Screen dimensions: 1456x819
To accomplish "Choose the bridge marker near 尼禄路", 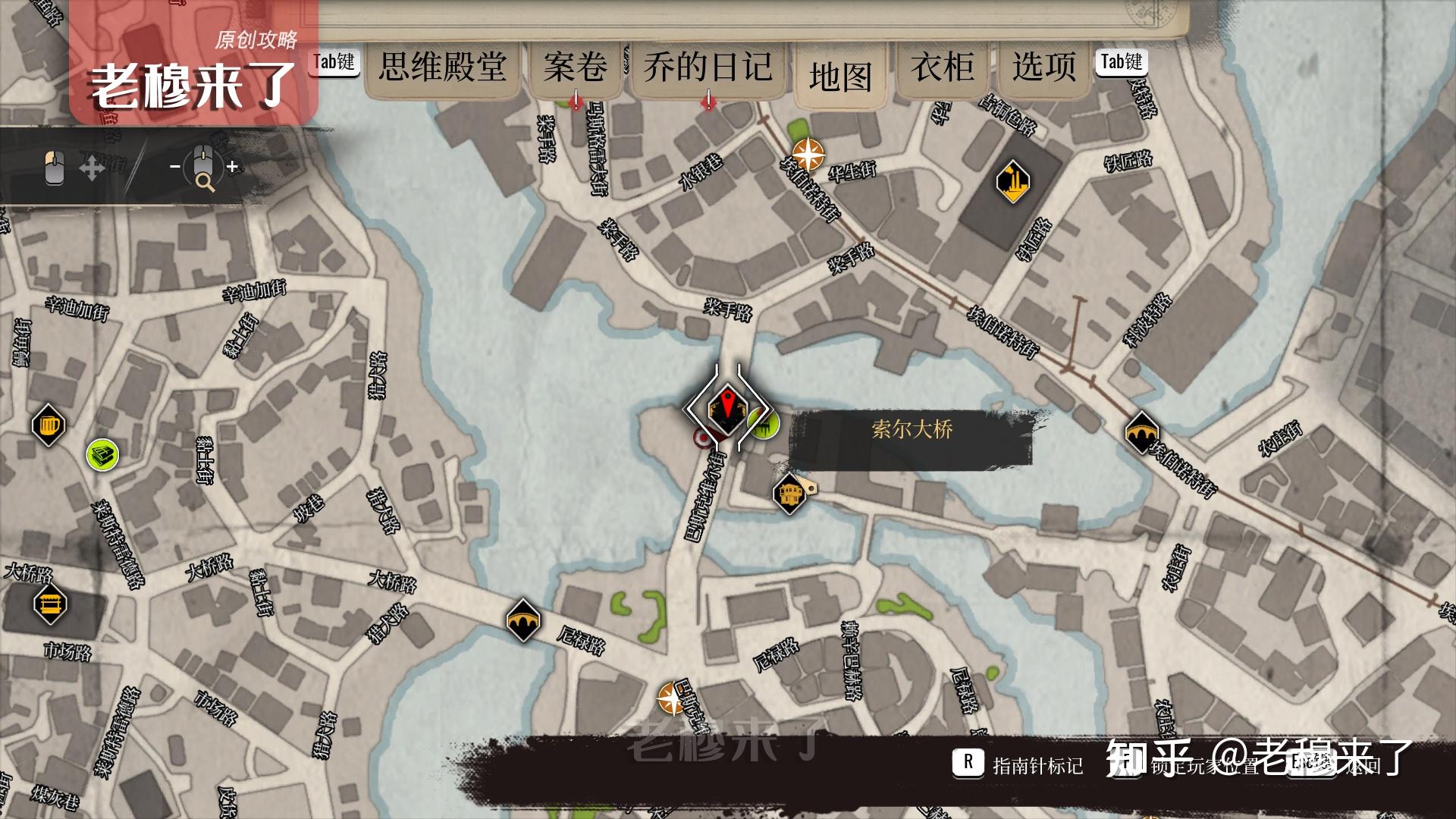I will coord(522,620).
